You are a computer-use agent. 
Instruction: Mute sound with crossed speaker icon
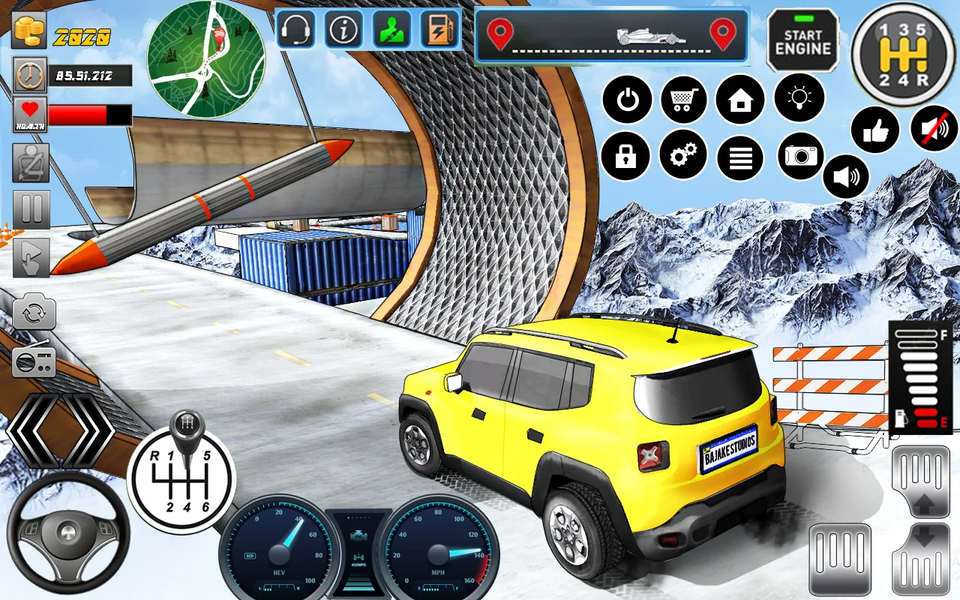point(933,129)
